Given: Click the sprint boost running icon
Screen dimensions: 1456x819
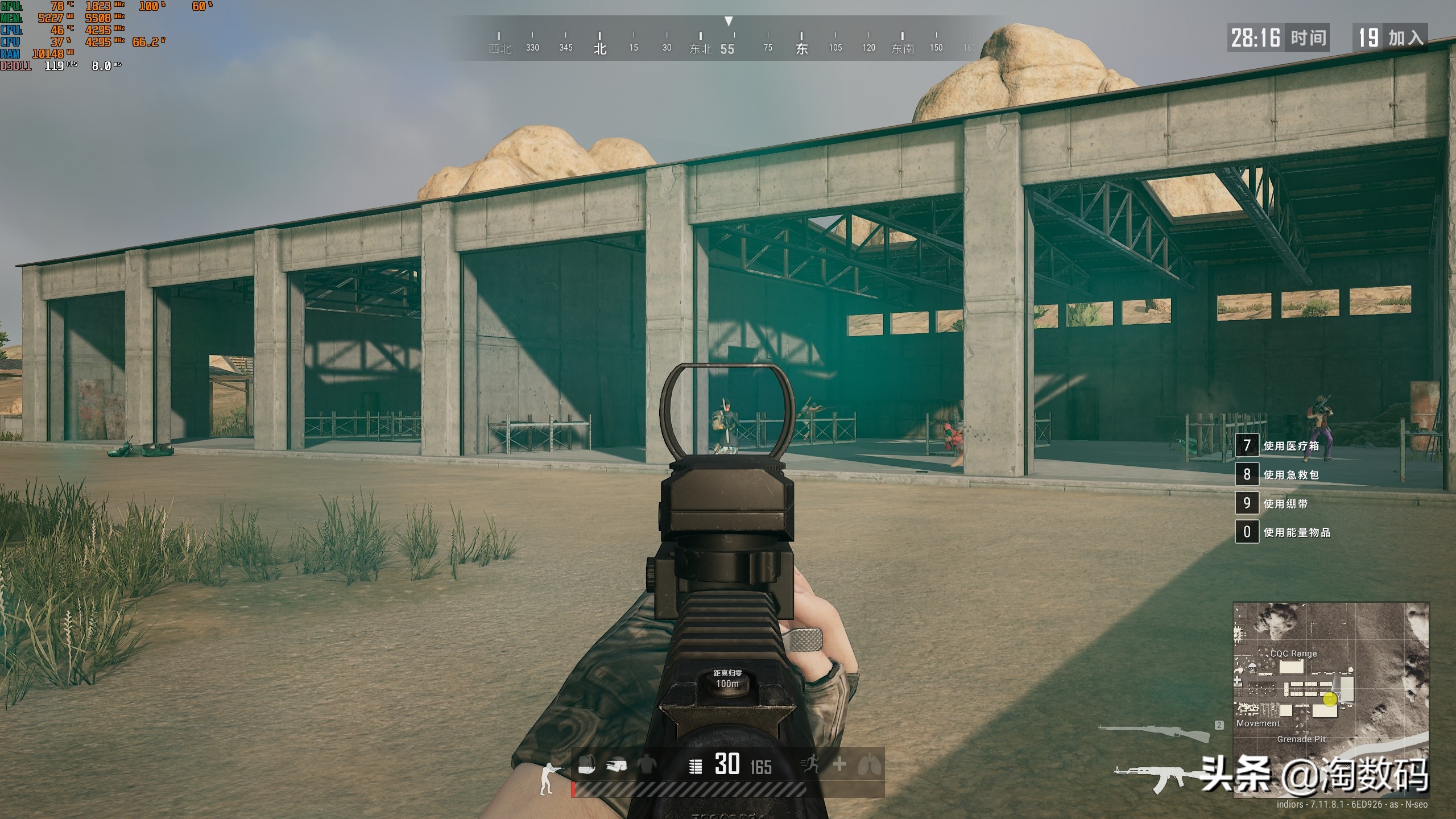Looking at the screenshot, I should [x=810, y=764].
